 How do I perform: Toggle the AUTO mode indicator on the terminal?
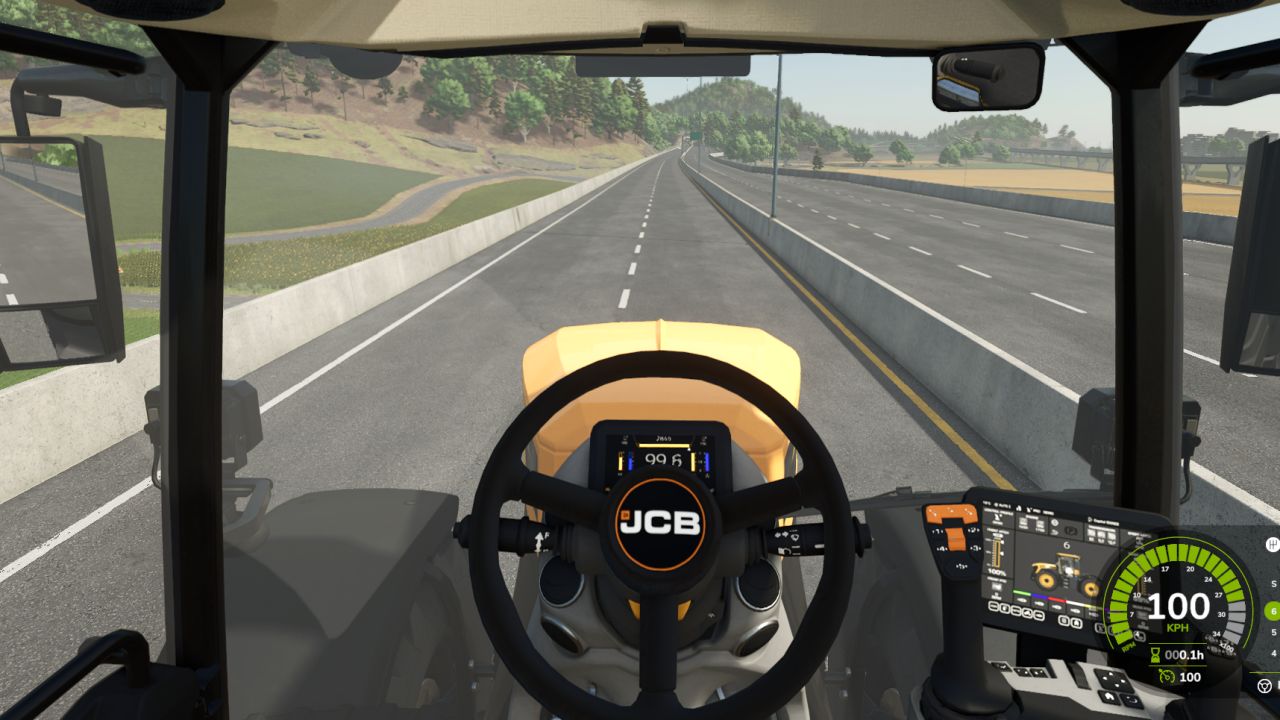[1002, 505]
